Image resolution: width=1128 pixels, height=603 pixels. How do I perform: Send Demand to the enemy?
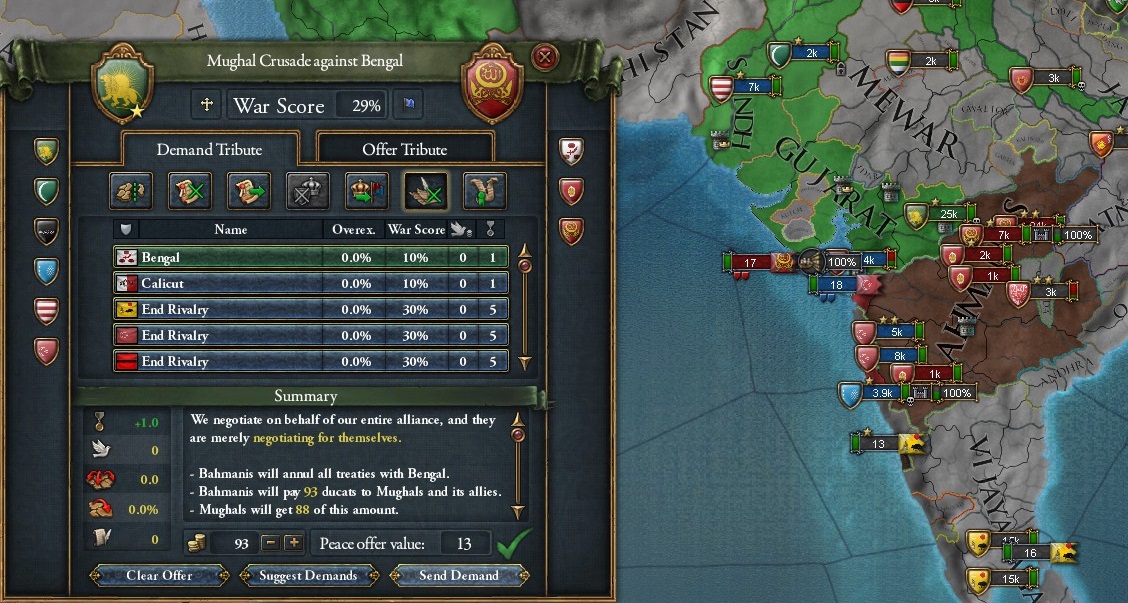458,575
